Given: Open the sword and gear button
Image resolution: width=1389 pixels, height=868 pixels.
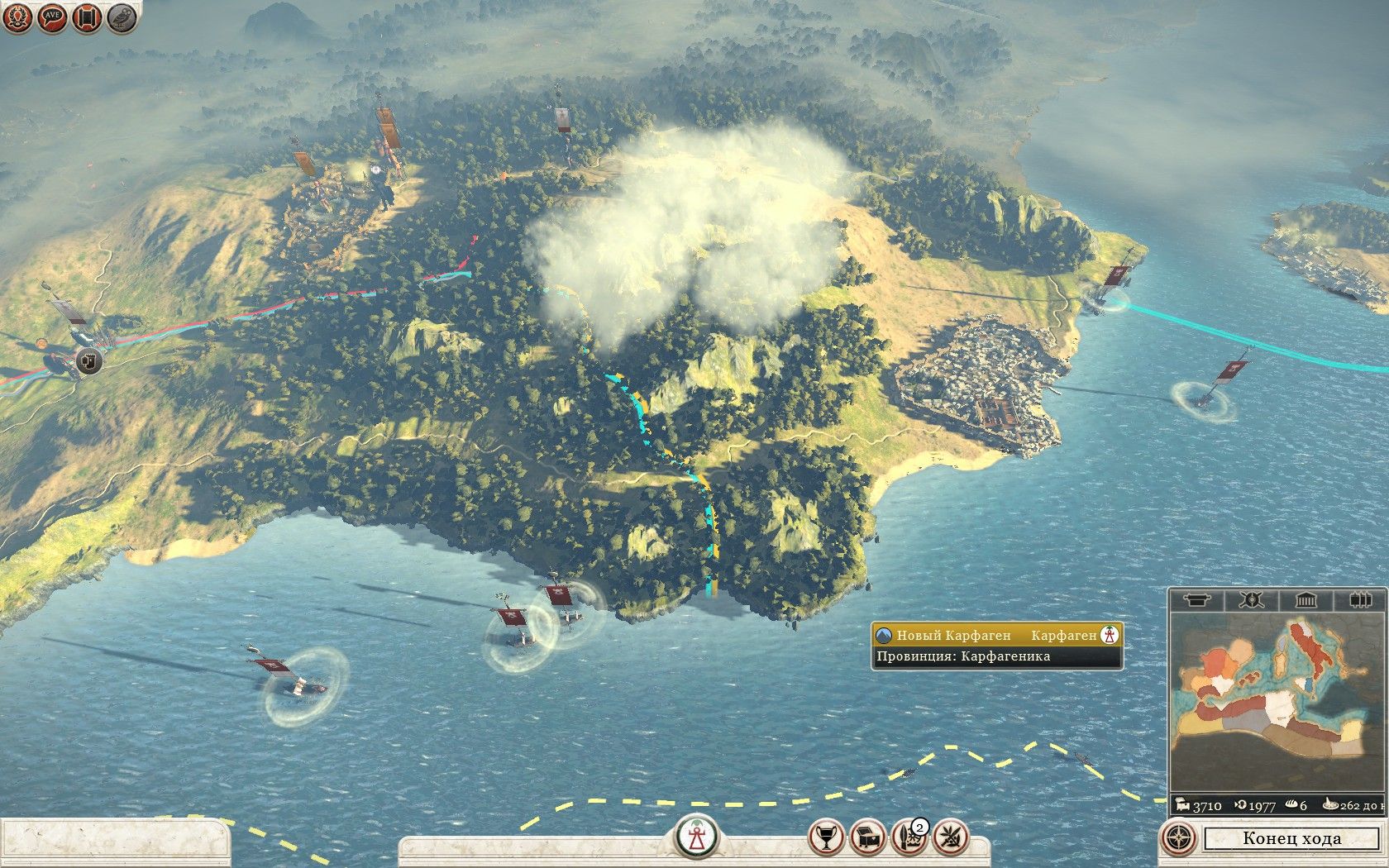Looking at the screenshot, I should point(909,837).
